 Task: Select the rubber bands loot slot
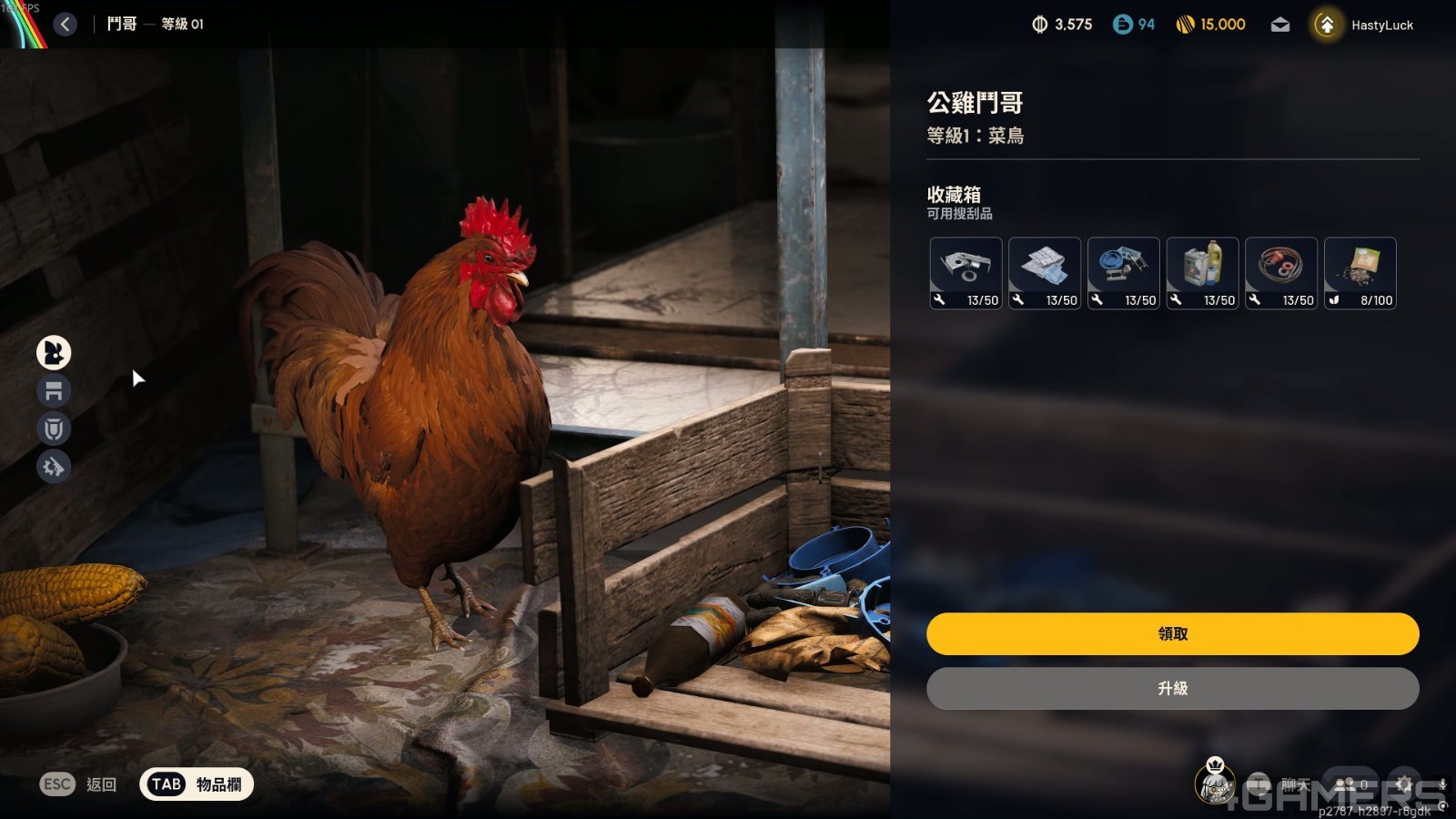coord(1280,273)
